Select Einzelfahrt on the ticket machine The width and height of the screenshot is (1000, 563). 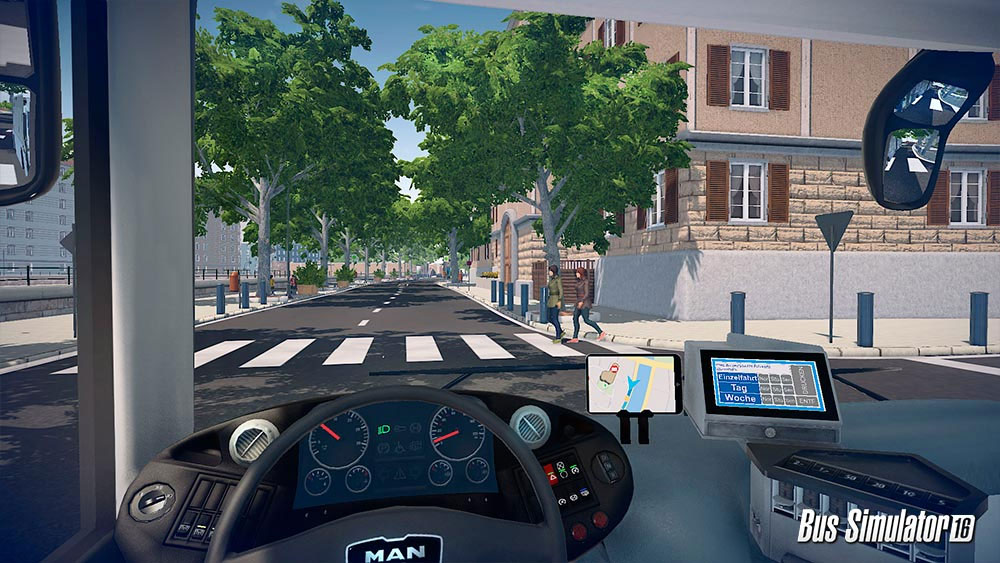(x=738, y=376)
